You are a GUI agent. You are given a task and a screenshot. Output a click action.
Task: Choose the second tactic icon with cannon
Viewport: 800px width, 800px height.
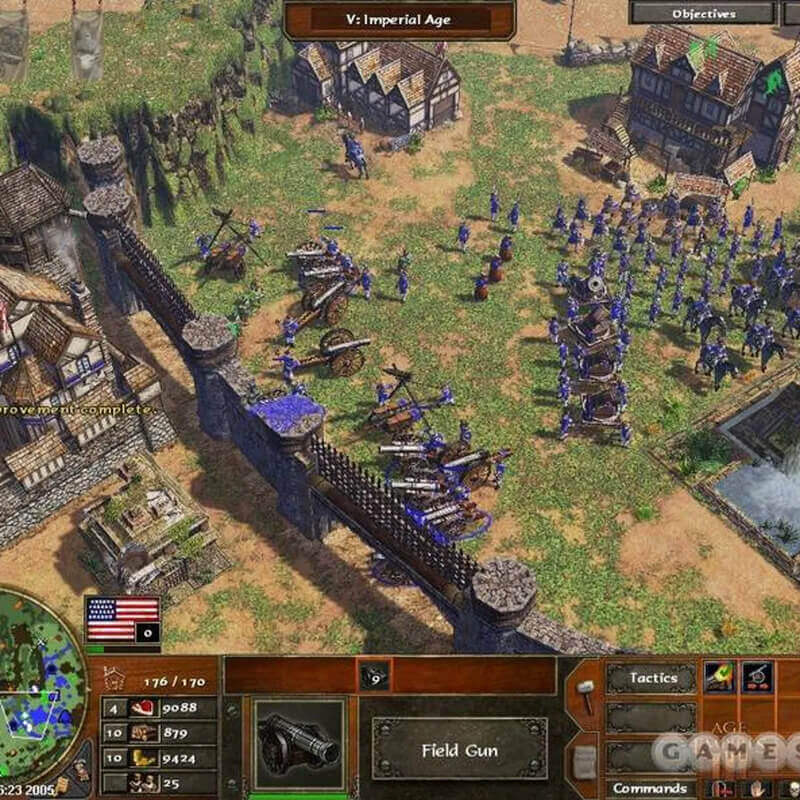(x=756, y=677)
